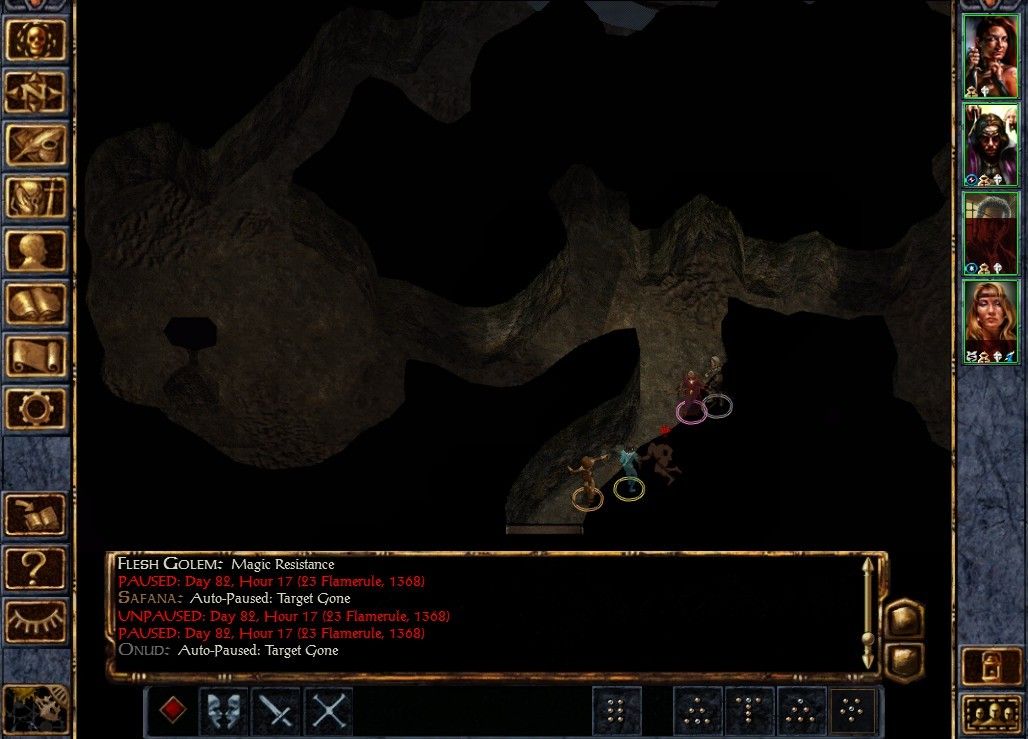Select the hooded mage portrait
The height and width of the screenshot is (739, 1028).
click(x=990, y=145)
